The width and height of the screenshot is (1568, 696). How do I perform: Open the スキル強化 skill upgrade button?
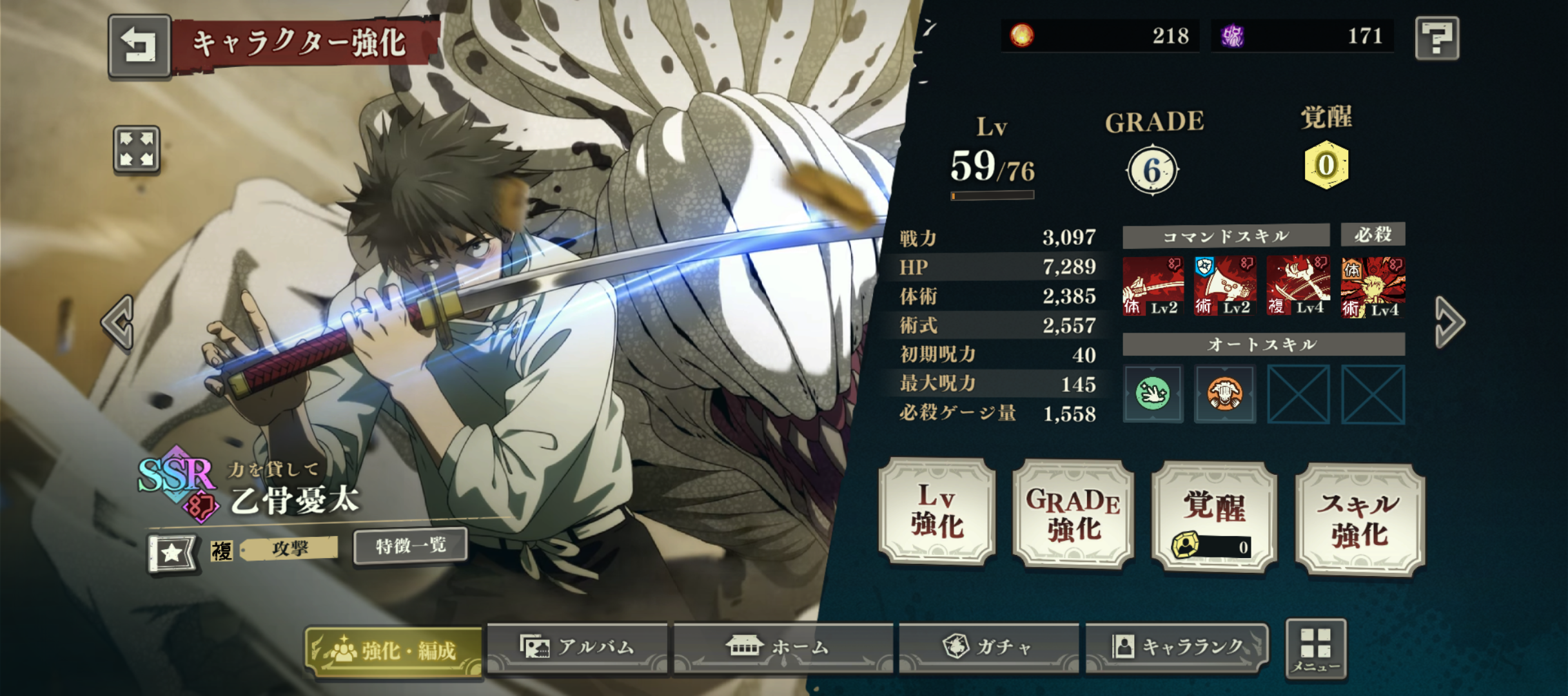point(1359,519)
